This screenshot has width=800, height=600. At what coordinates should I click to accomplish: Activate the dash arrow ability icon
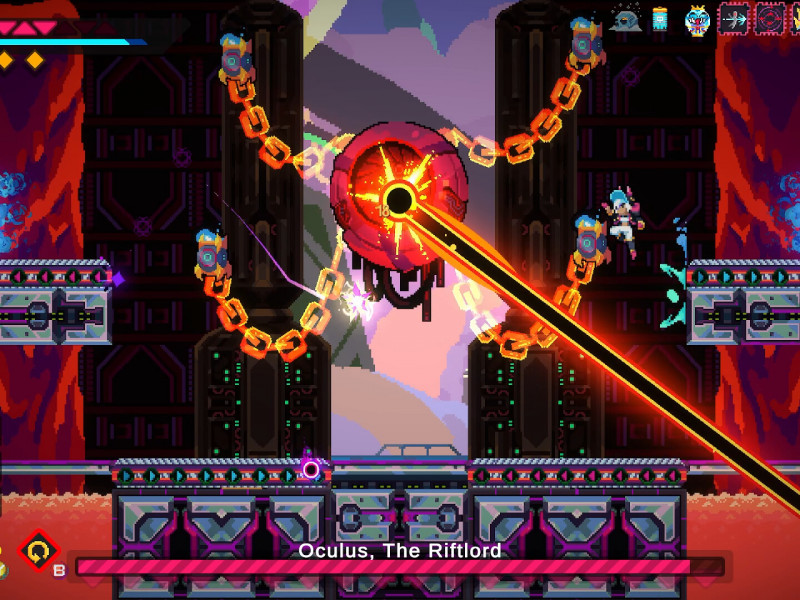(x=735, y=19)
